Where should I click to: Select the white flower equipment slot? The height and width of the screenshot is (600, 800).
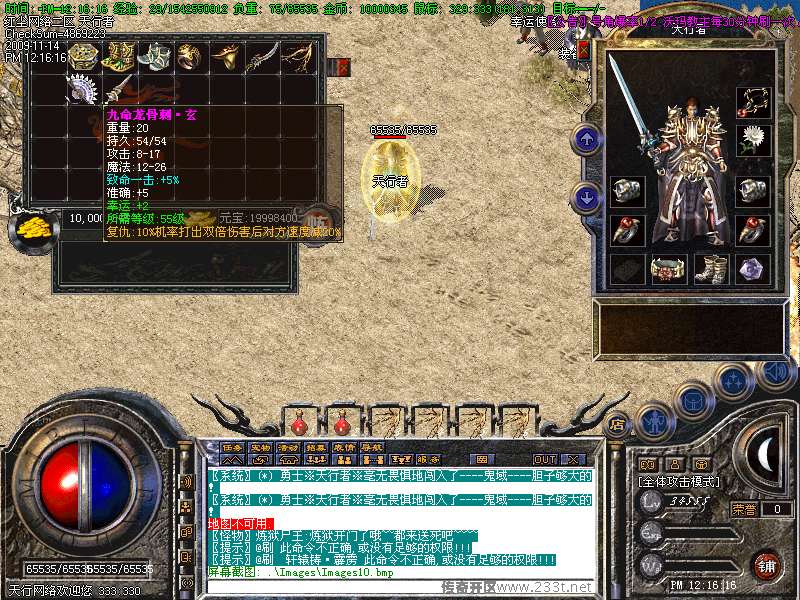(x=753, y=139)
